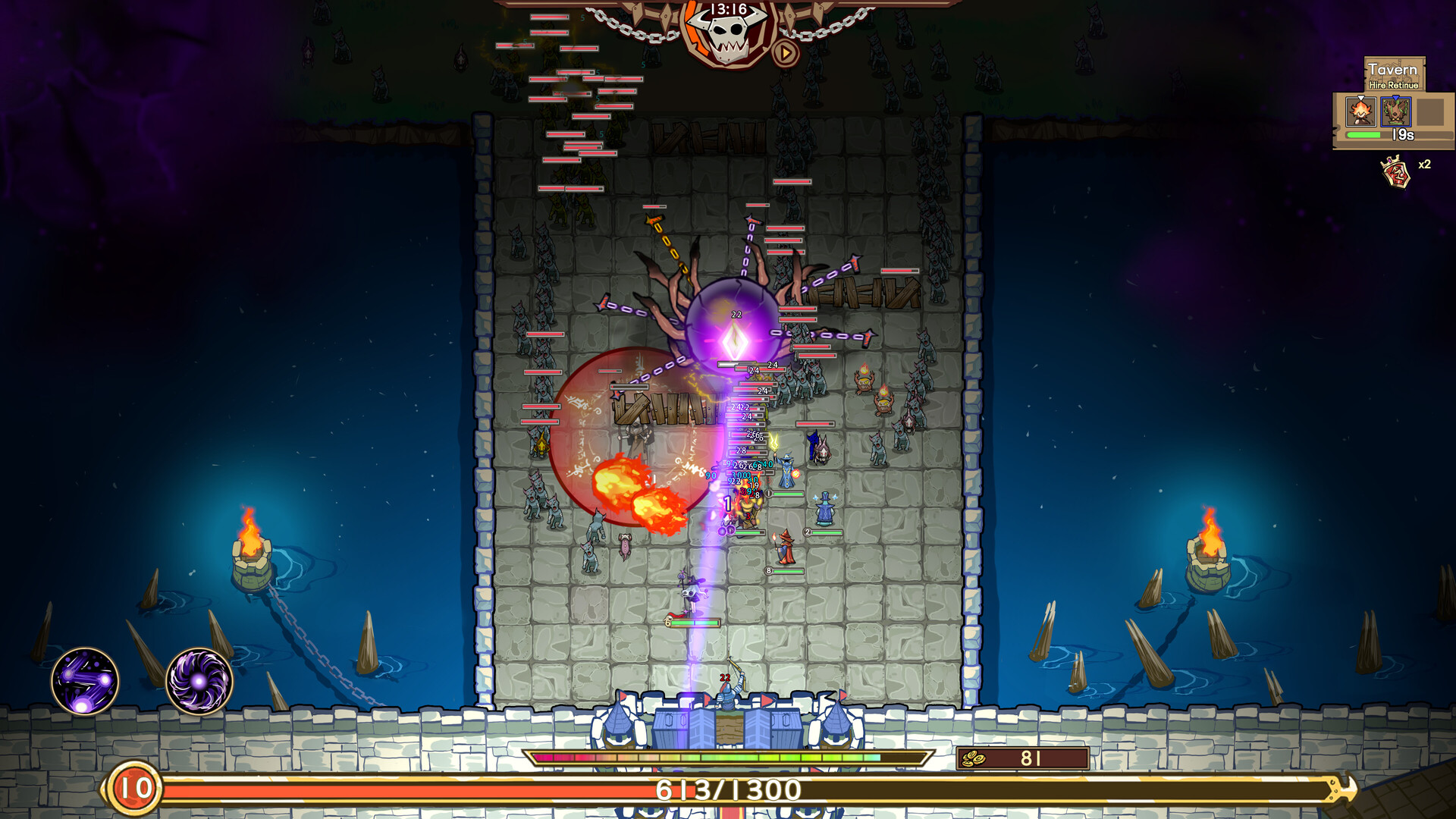Click the level 10 badge at bottom left
Image resolution: width=1456 pixels, height=819 pixels.
(x=133, y=789)
